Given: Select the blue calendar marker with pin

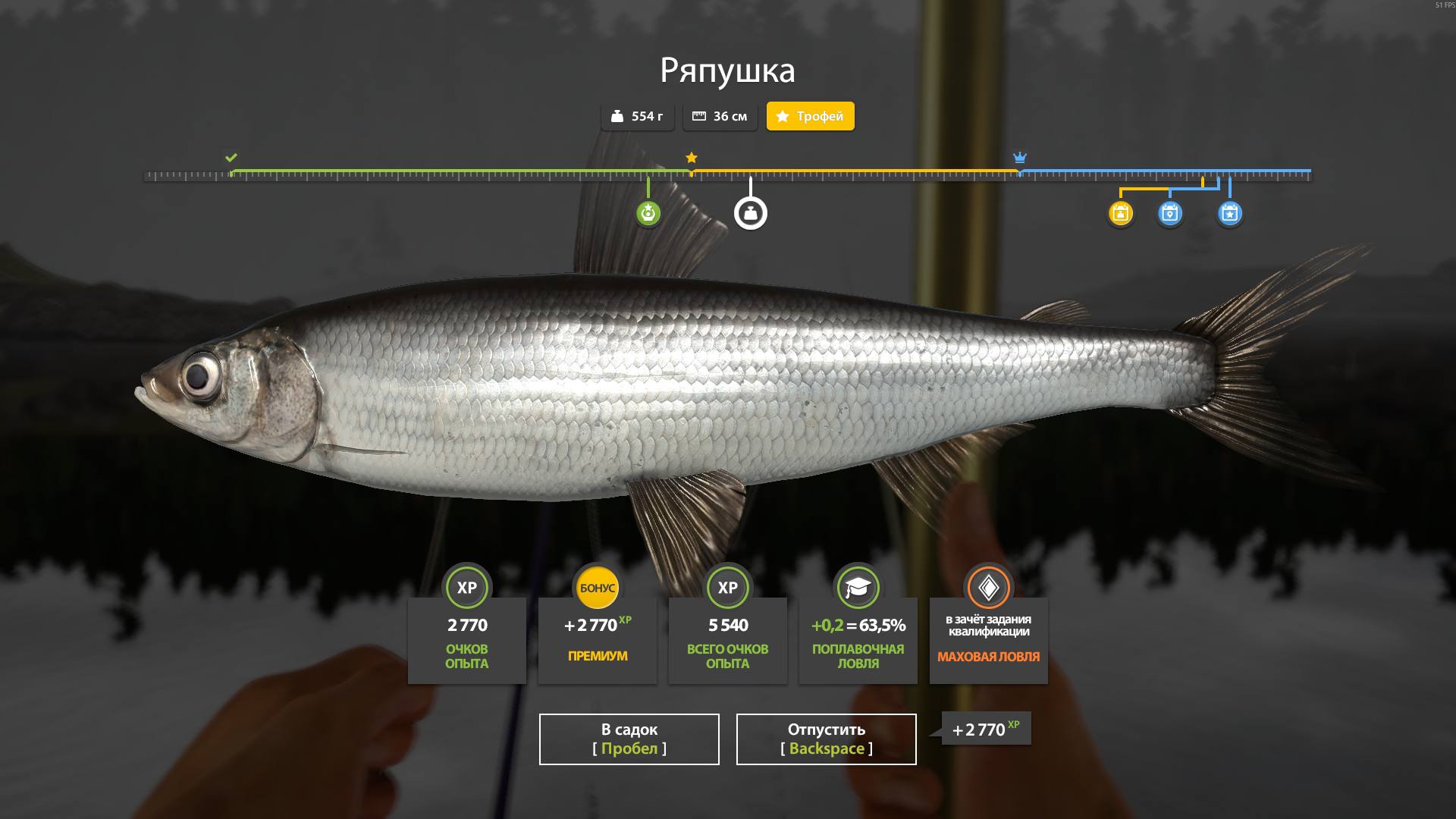Looking at the screenshot, I should (1170, 214).
